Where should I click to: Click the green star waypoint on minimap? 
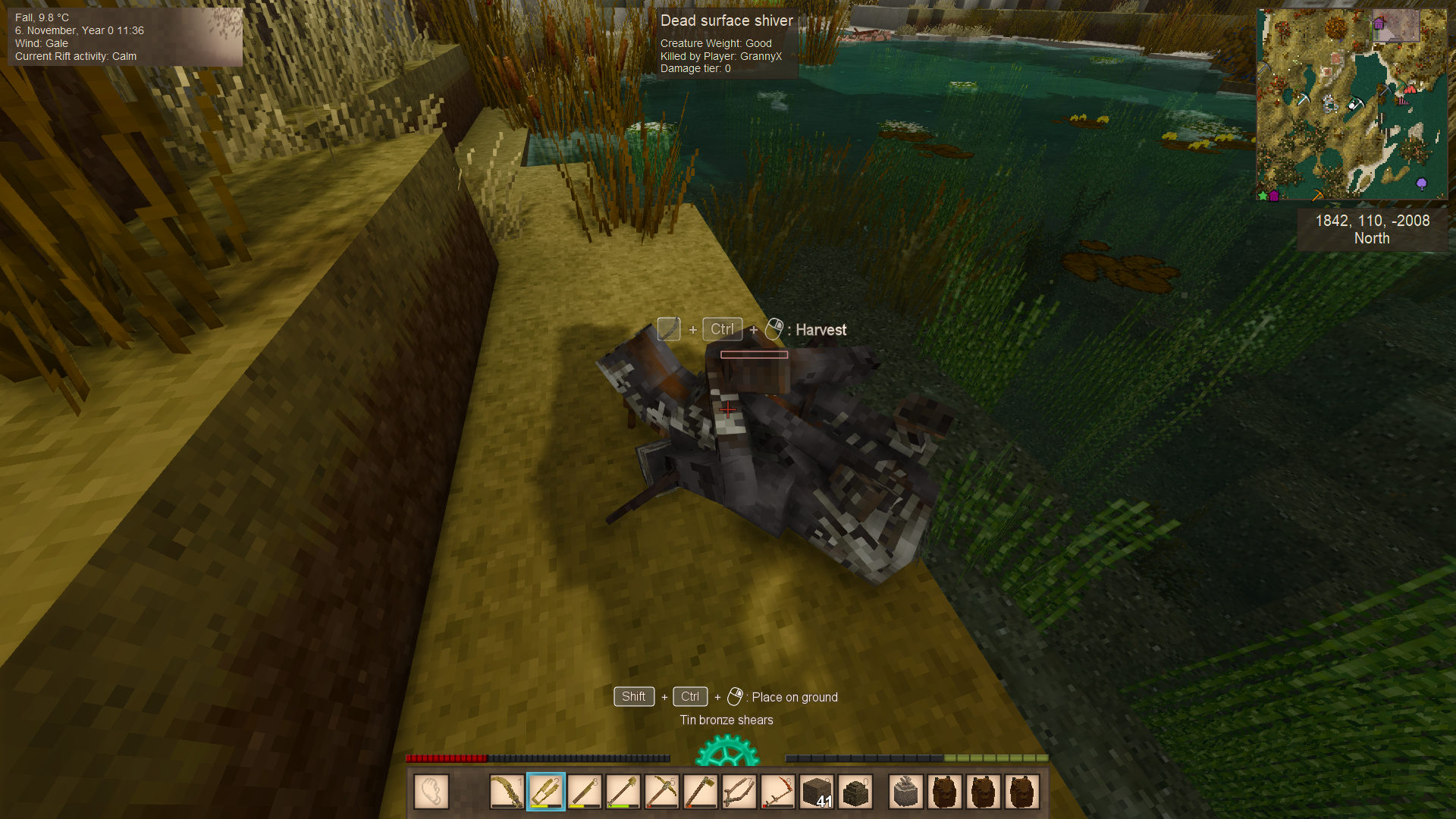(x=1263, y=196)
